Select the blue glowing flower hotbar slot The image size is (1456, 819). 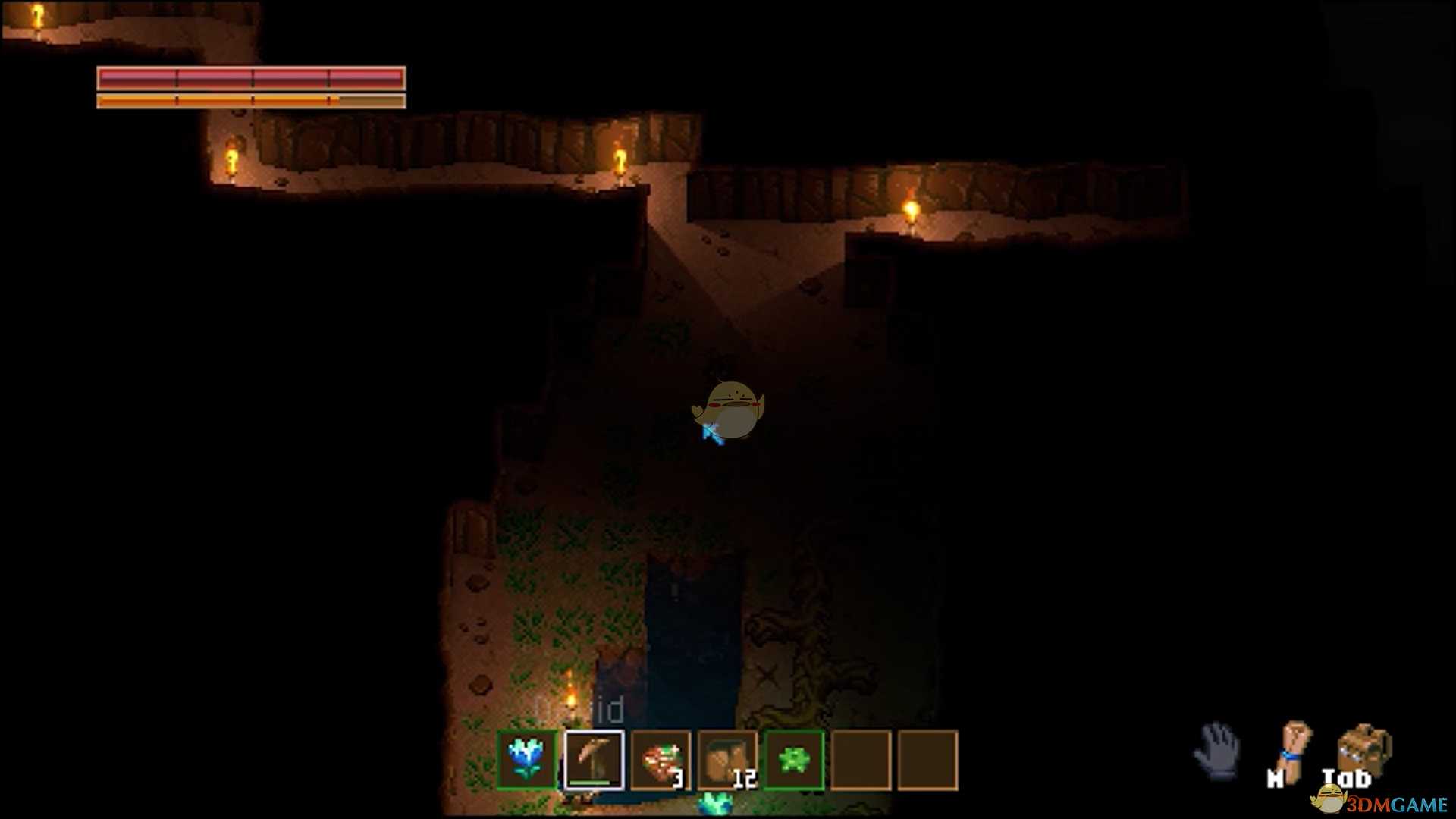pyautogui.click(x=527, y=759)
